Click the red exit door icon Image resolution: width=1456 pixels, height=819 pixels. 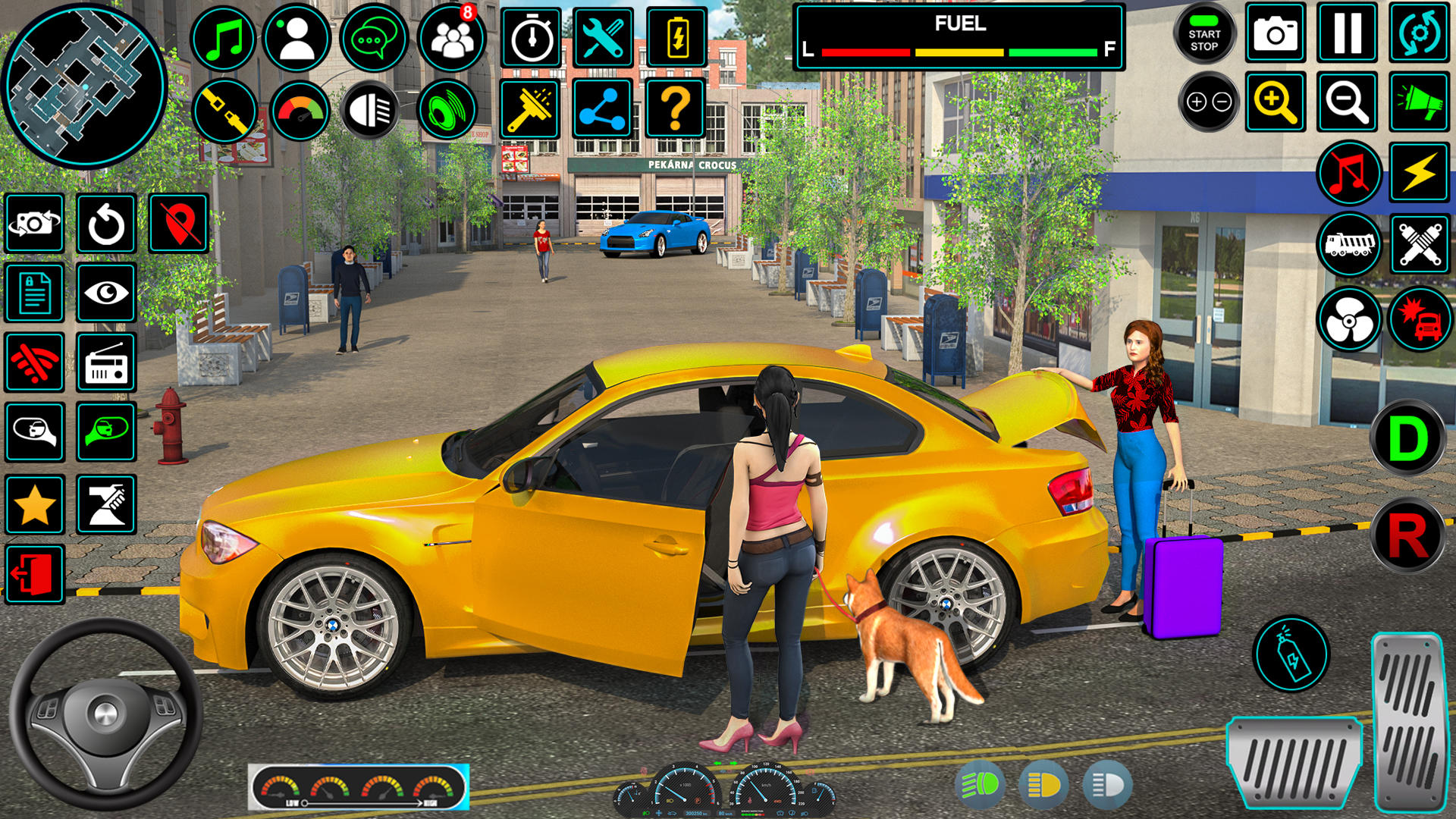[35, 574]
